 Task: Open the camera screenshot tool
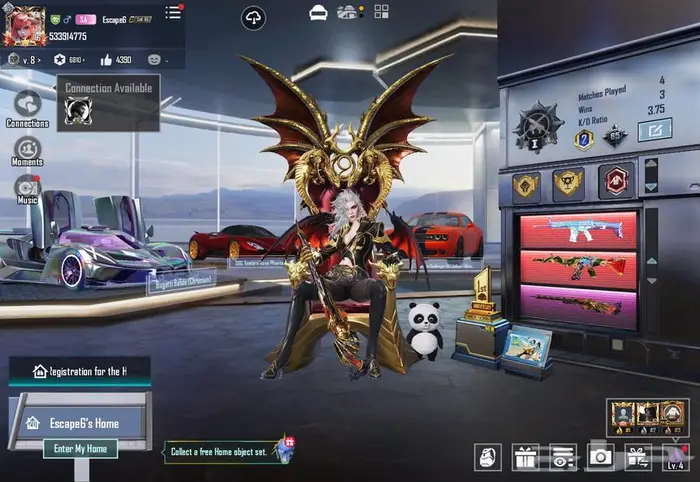[x=600, y=457]
